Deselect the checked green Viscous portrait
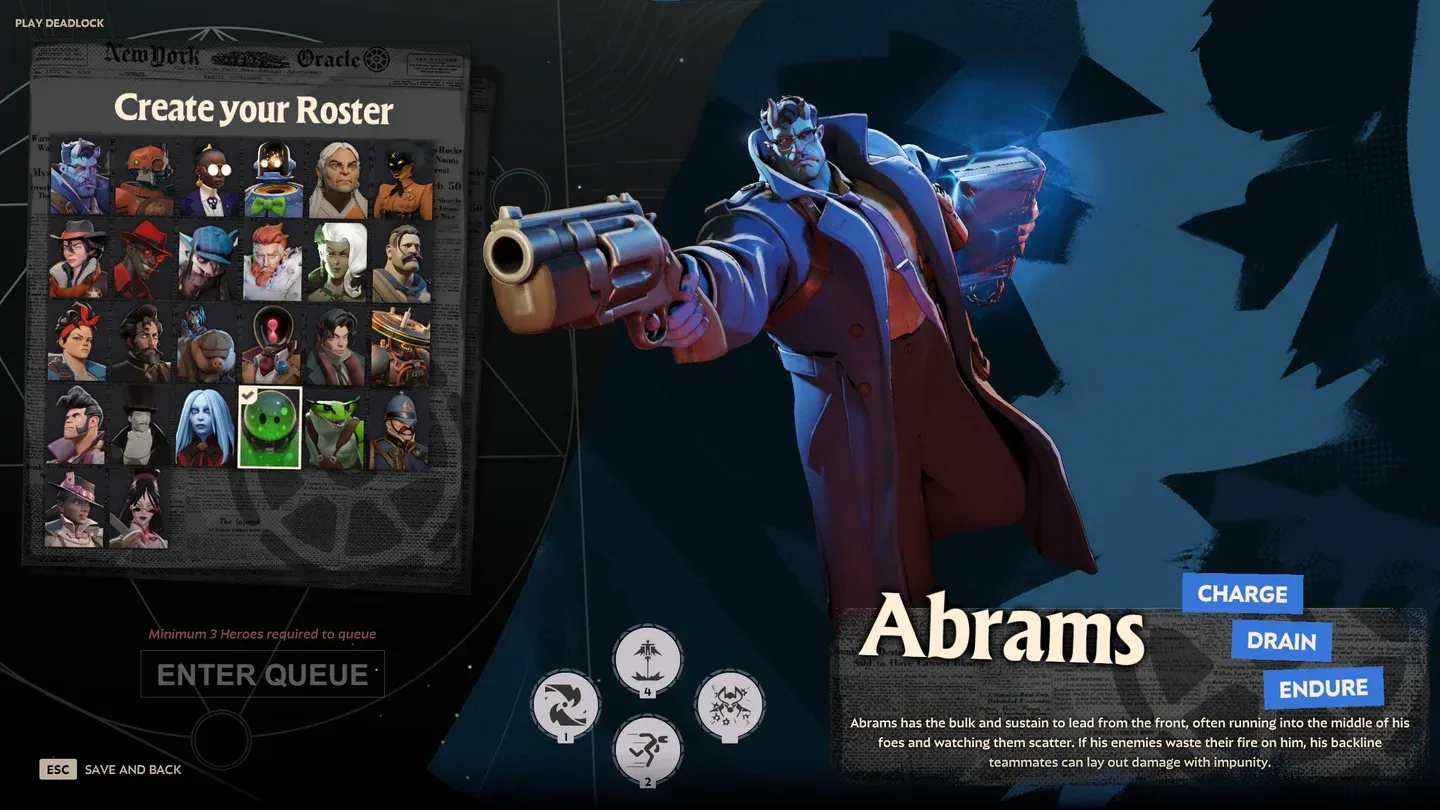 point(269,426)
